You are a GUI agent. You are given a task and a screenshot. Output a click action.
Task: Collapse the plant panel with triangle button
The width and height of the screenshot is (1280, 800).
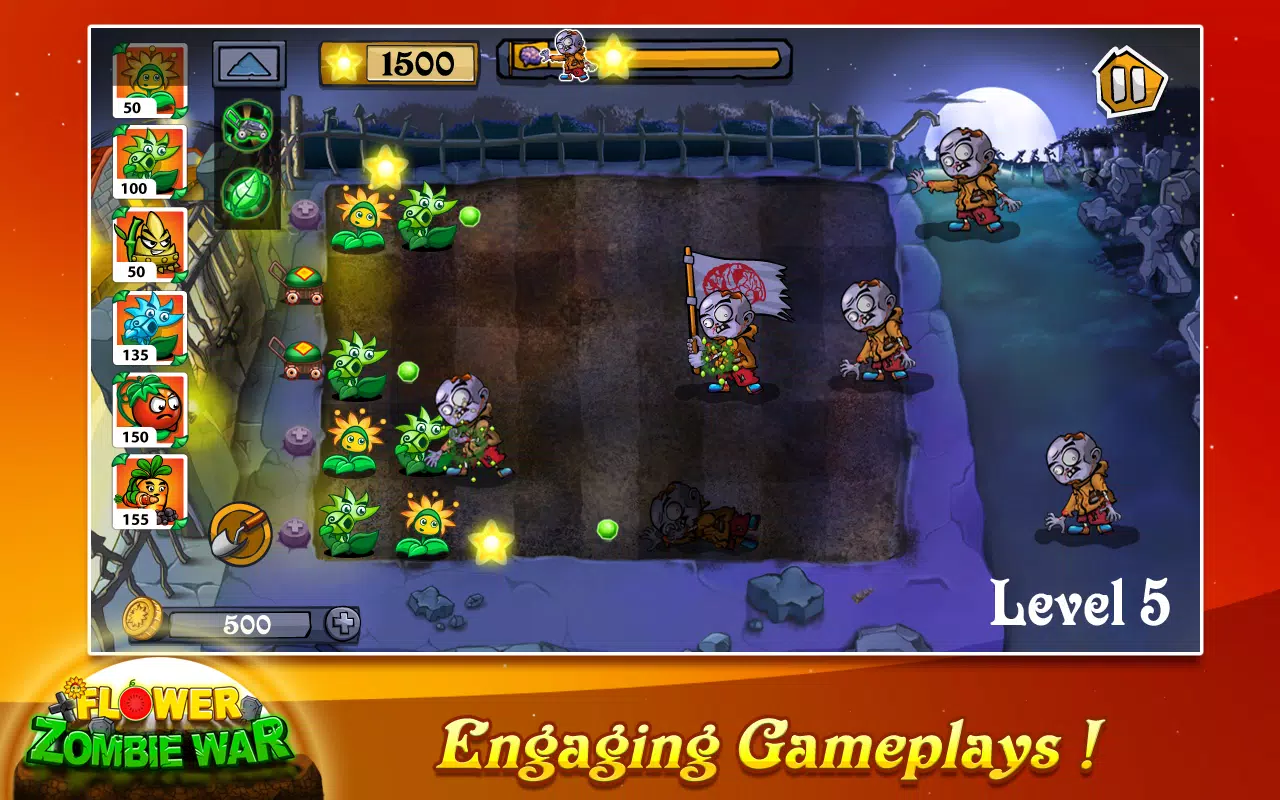[247, 62]
